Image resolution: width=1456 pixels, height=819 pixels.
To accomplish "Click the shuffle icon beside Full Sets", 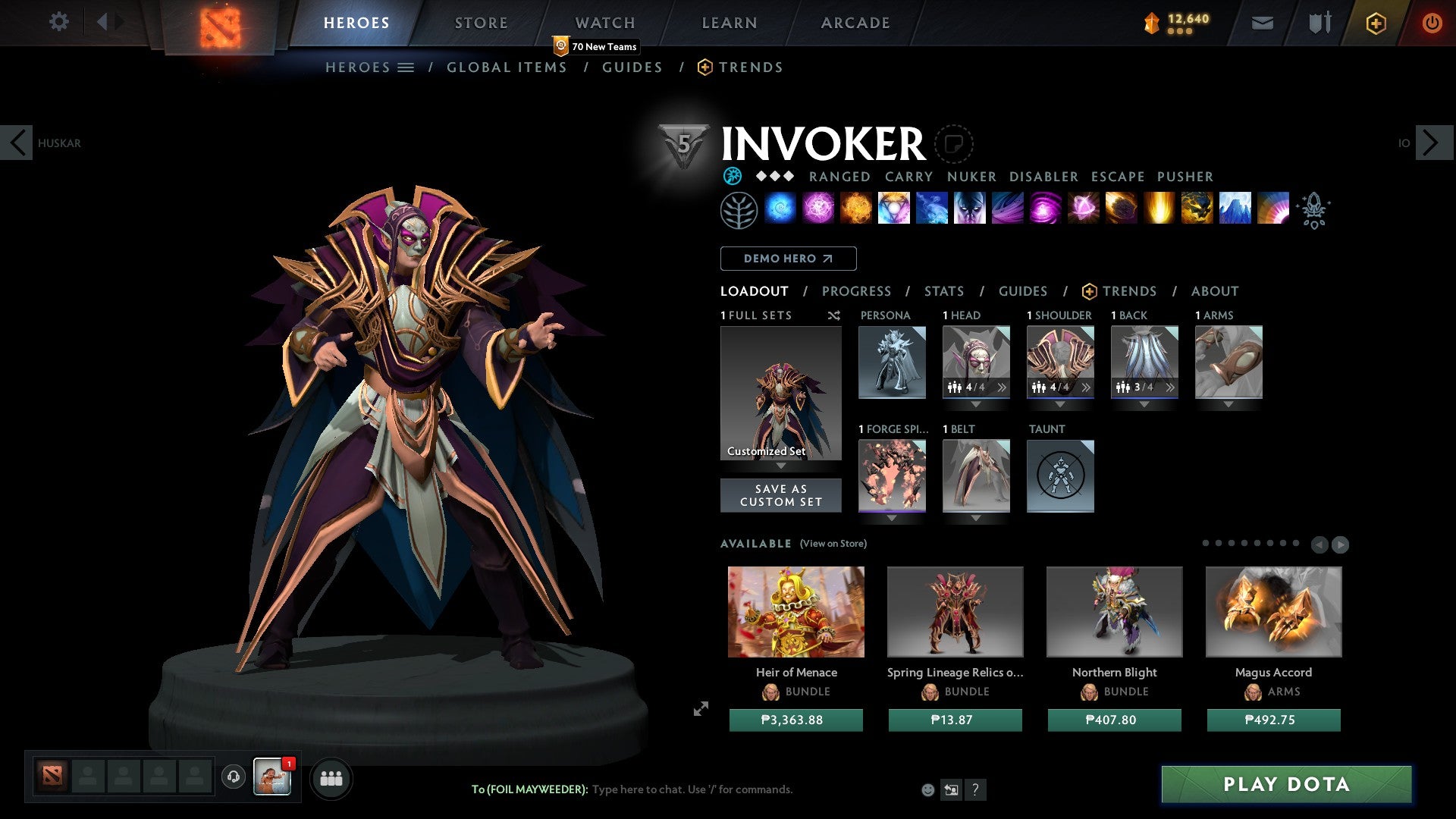I will point(833,315).
